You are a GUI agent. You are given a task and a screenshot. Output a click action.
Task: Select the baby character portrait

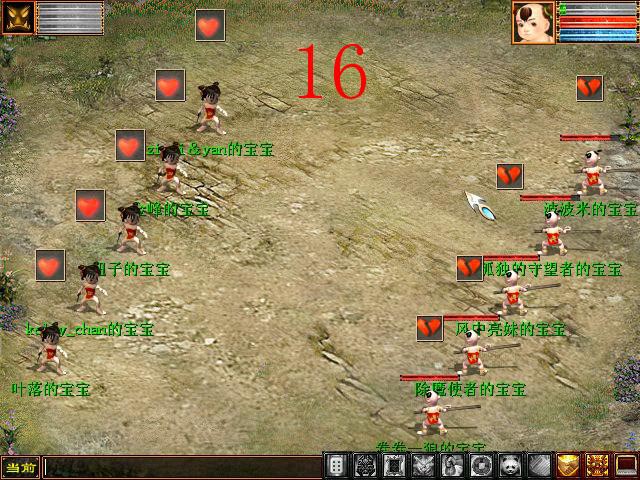click(533, 22)
